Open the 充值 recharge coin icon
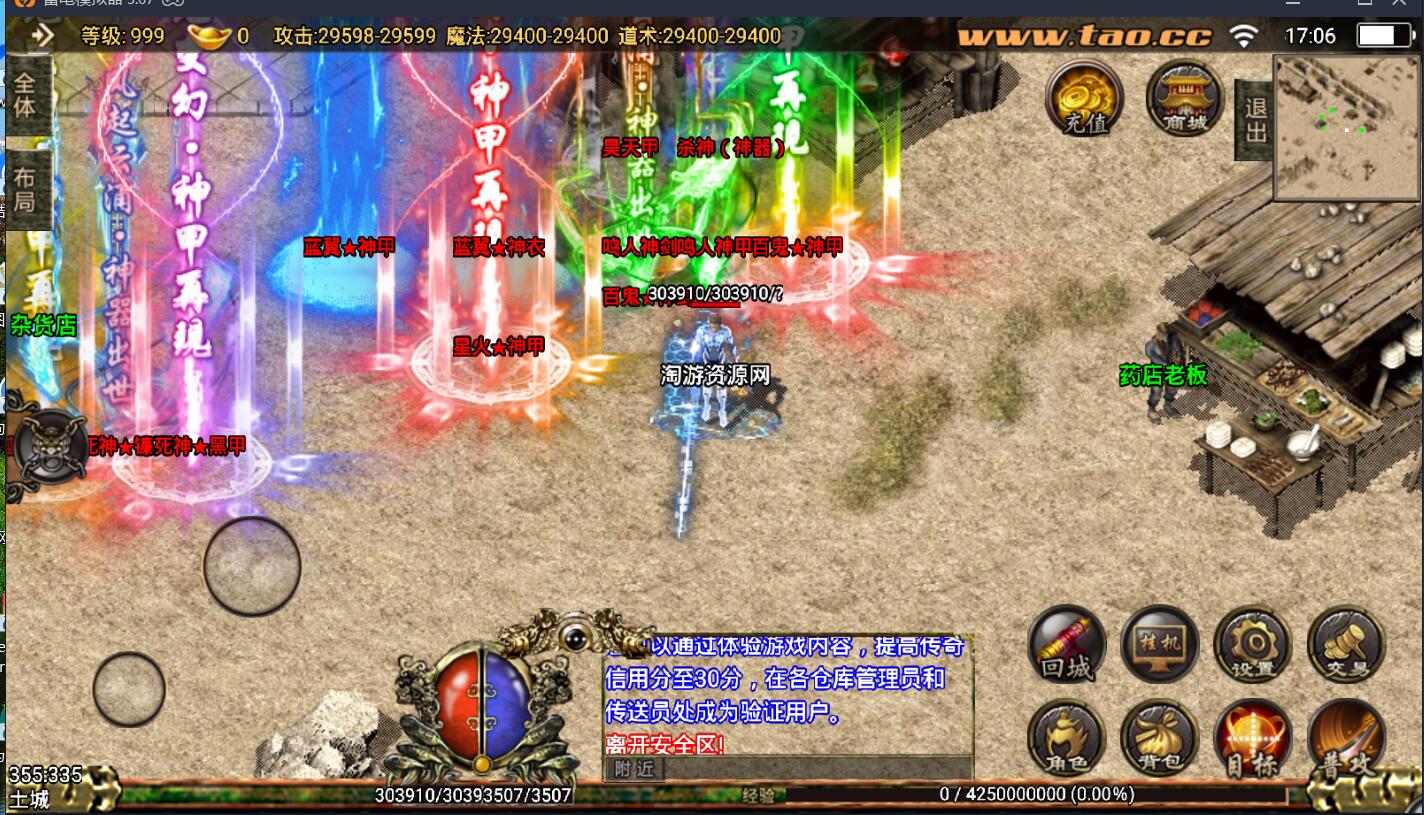 1083,98
